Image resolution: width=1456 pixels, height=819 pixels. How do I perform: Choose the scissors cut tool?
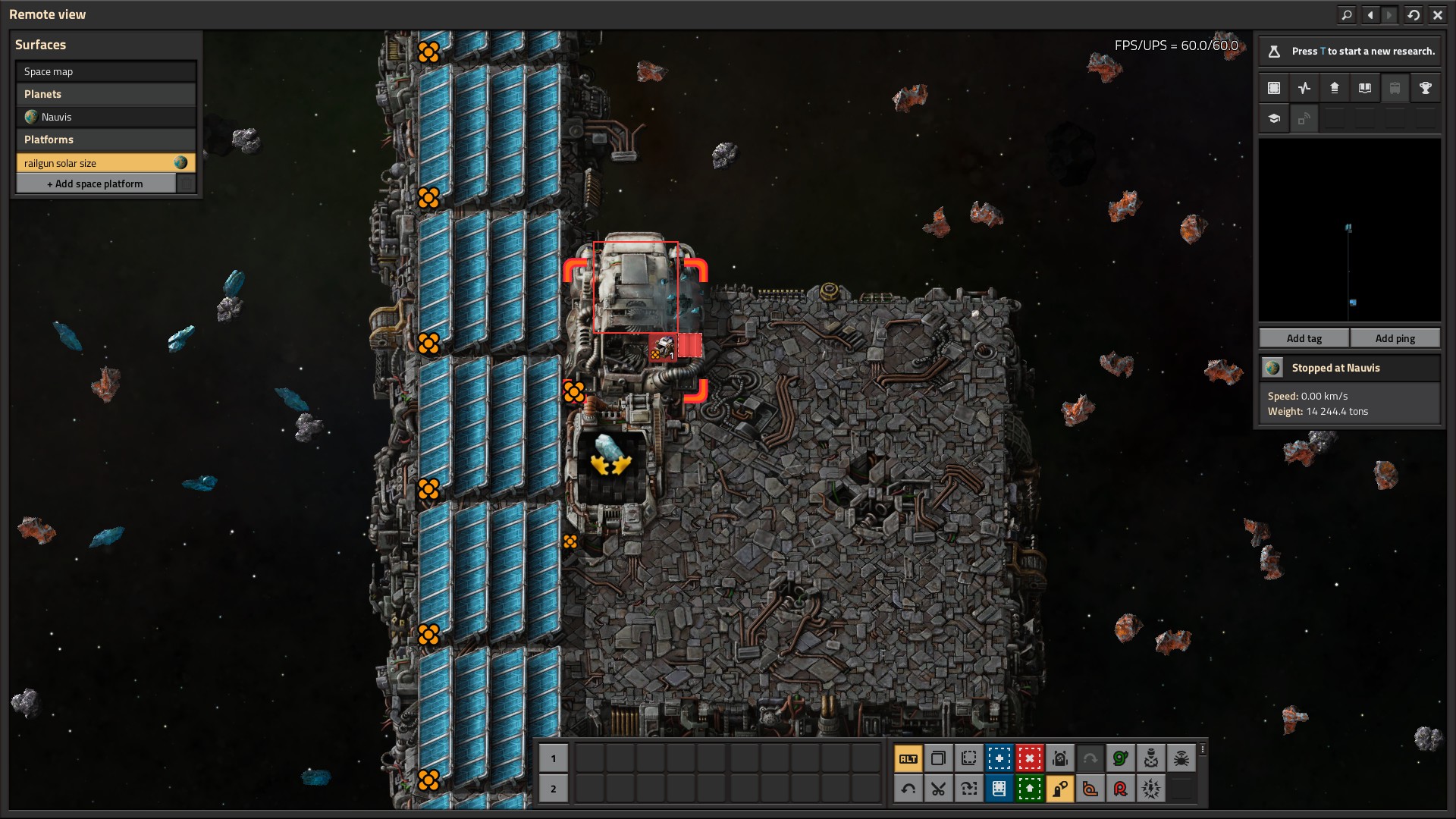click(938, 789)
